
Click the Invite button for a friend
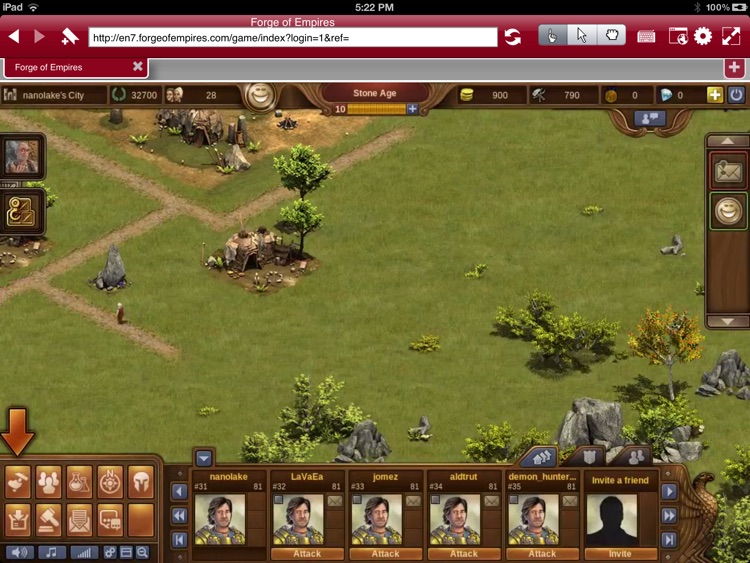click(620, 553)
